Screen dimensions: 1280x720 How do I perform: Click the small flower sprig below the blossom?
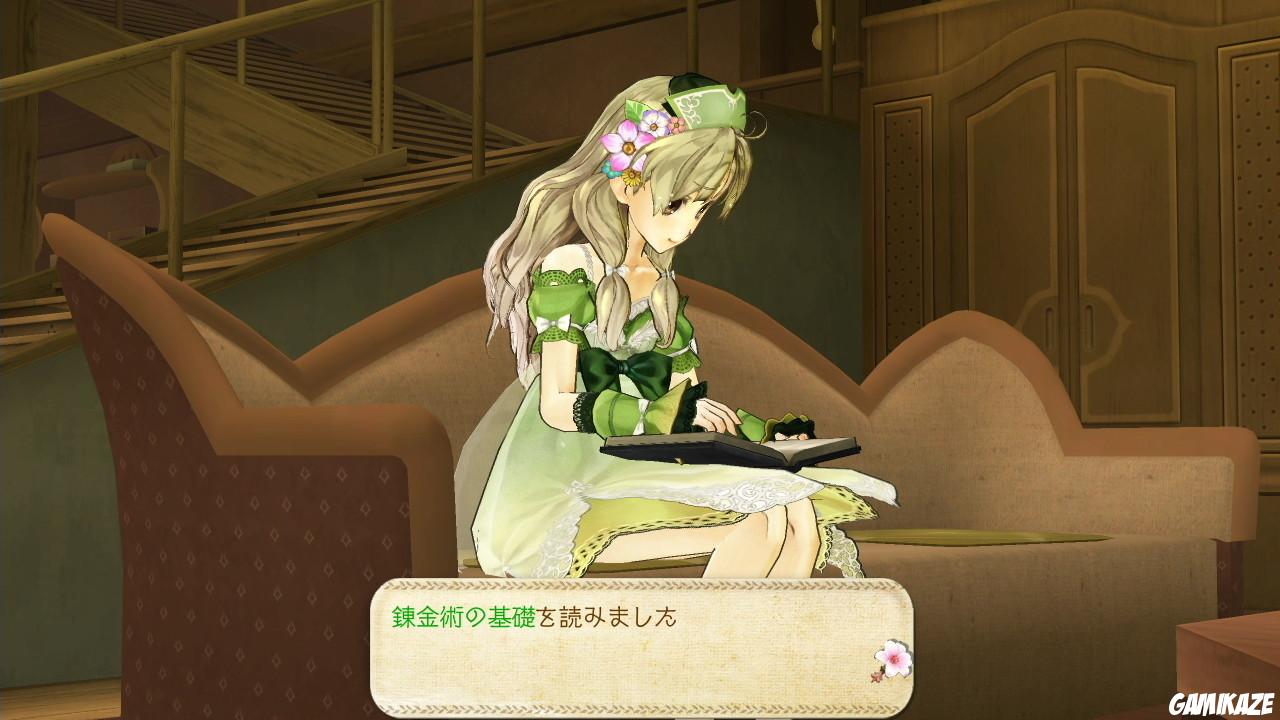tap(877, 677)
